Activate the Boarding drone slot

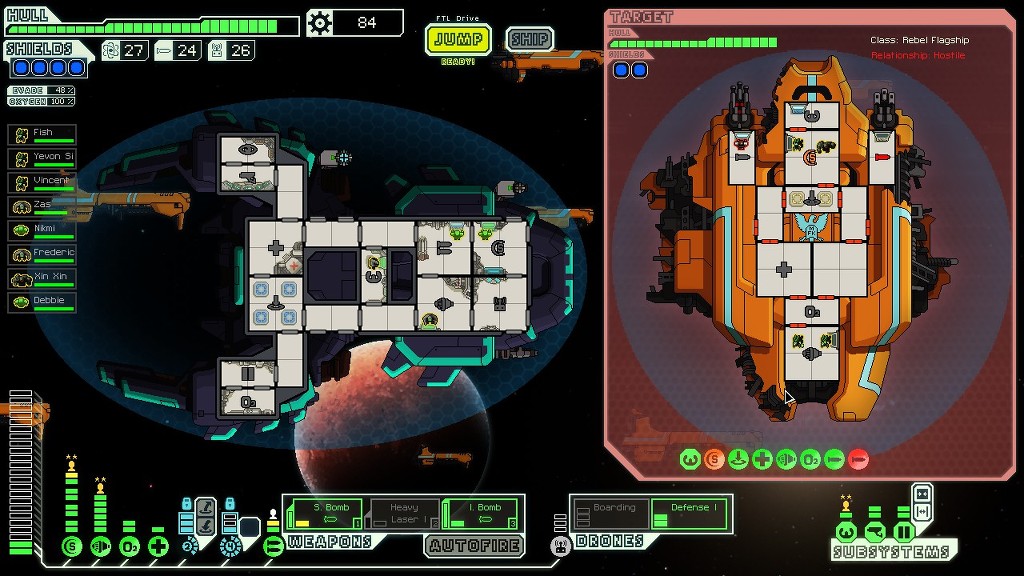tap(609, 514)
